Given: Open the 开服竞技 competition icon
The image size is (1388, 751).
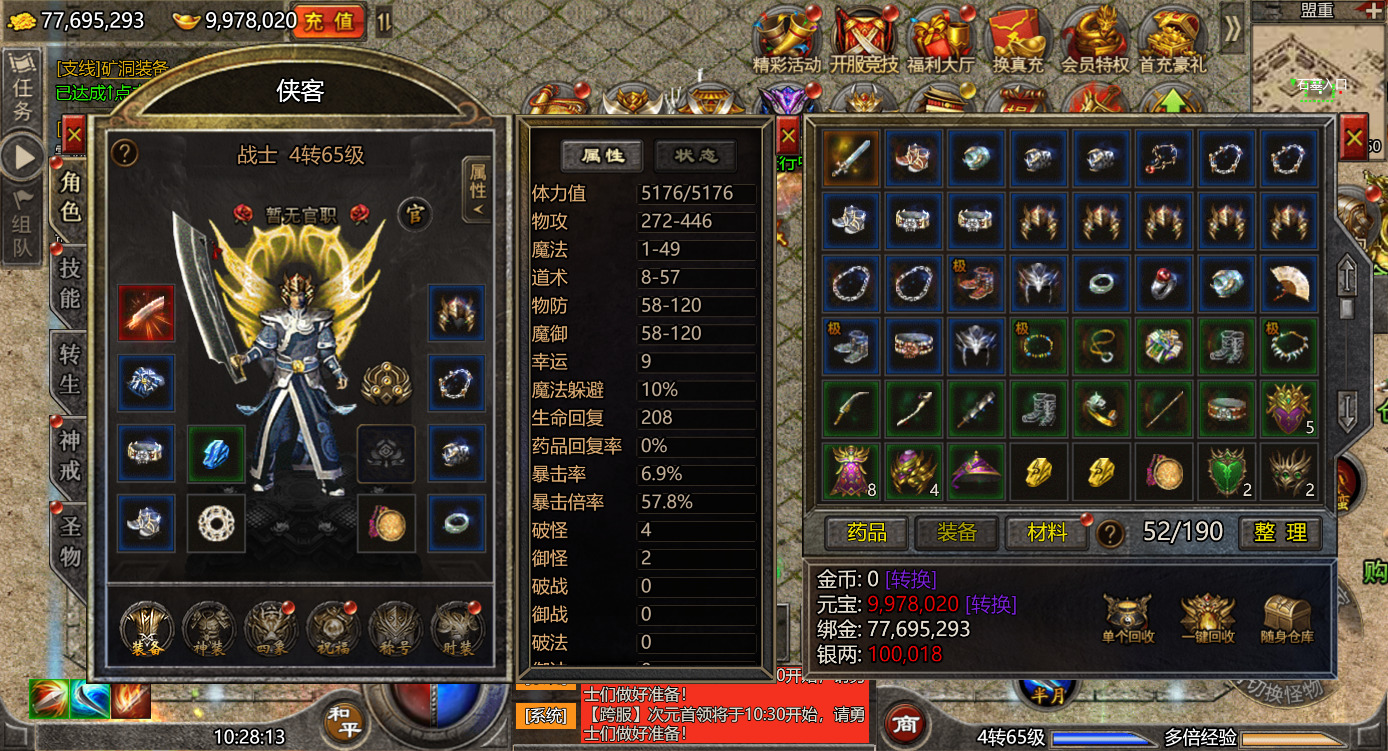Looking at the screenshot, I should 864,38.
